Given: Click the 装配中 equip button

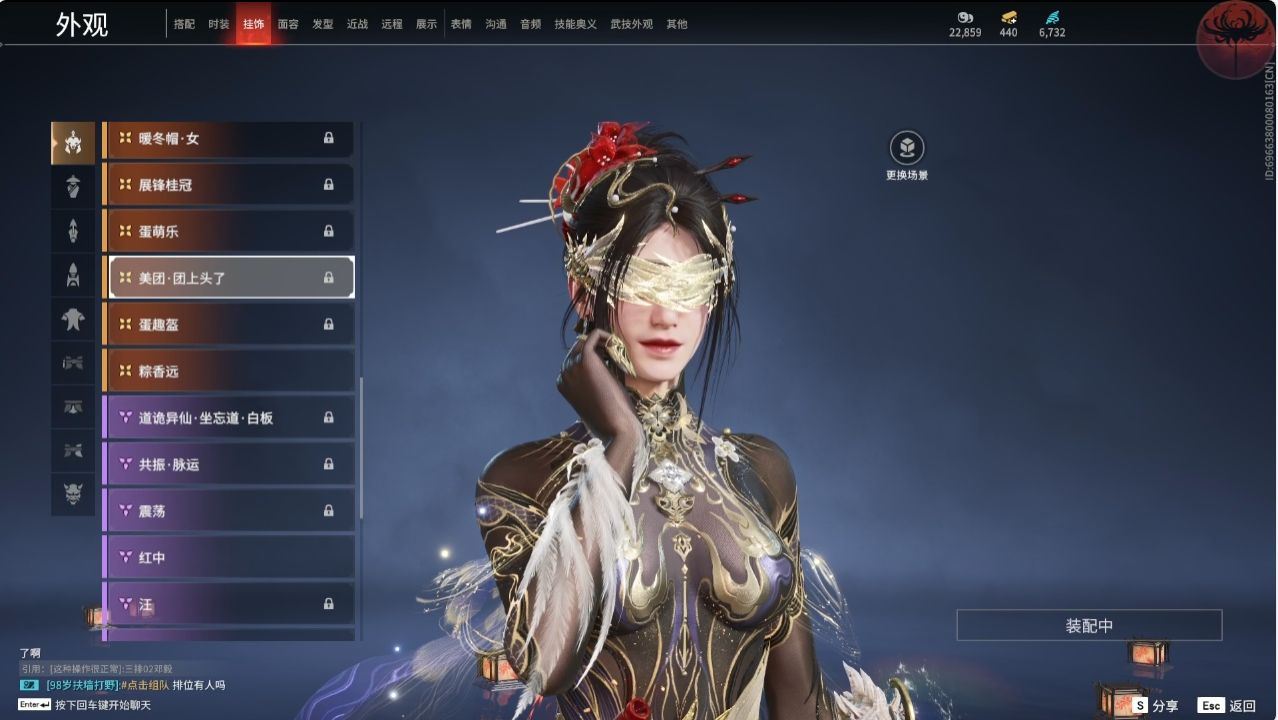Looking at the screenshot, I should tap(1089, 626).
